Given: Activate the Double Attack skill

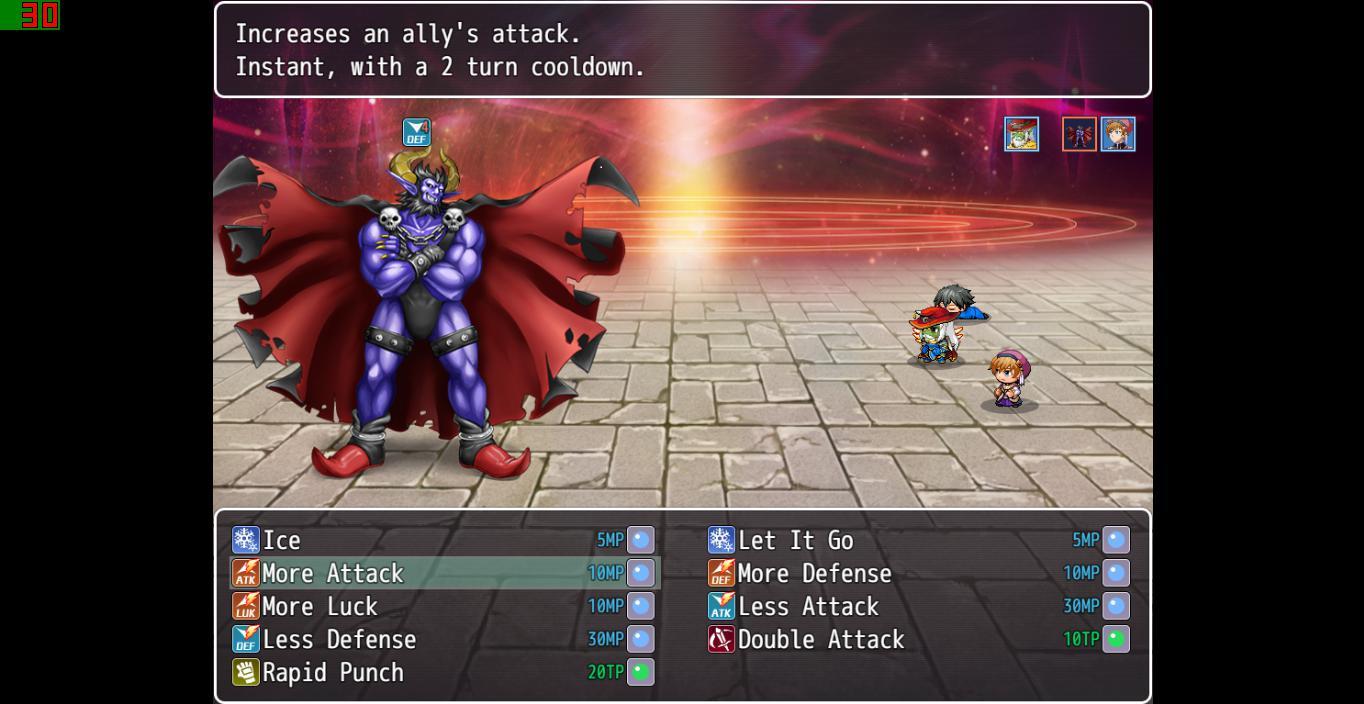Looking at the screenshot, I should coord(821,640).
